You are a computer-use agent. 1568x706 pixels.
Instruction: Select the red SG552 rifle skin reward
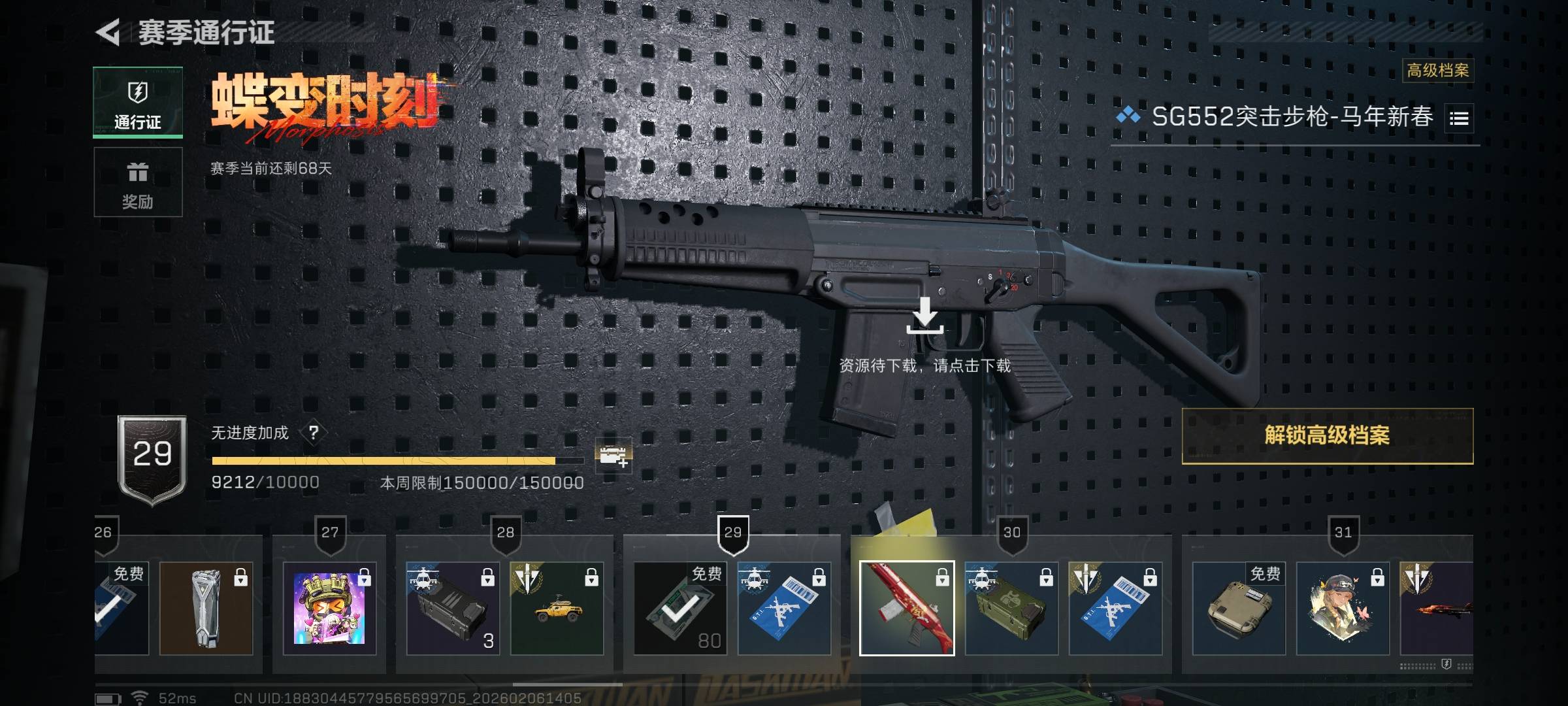pos(907,609)
